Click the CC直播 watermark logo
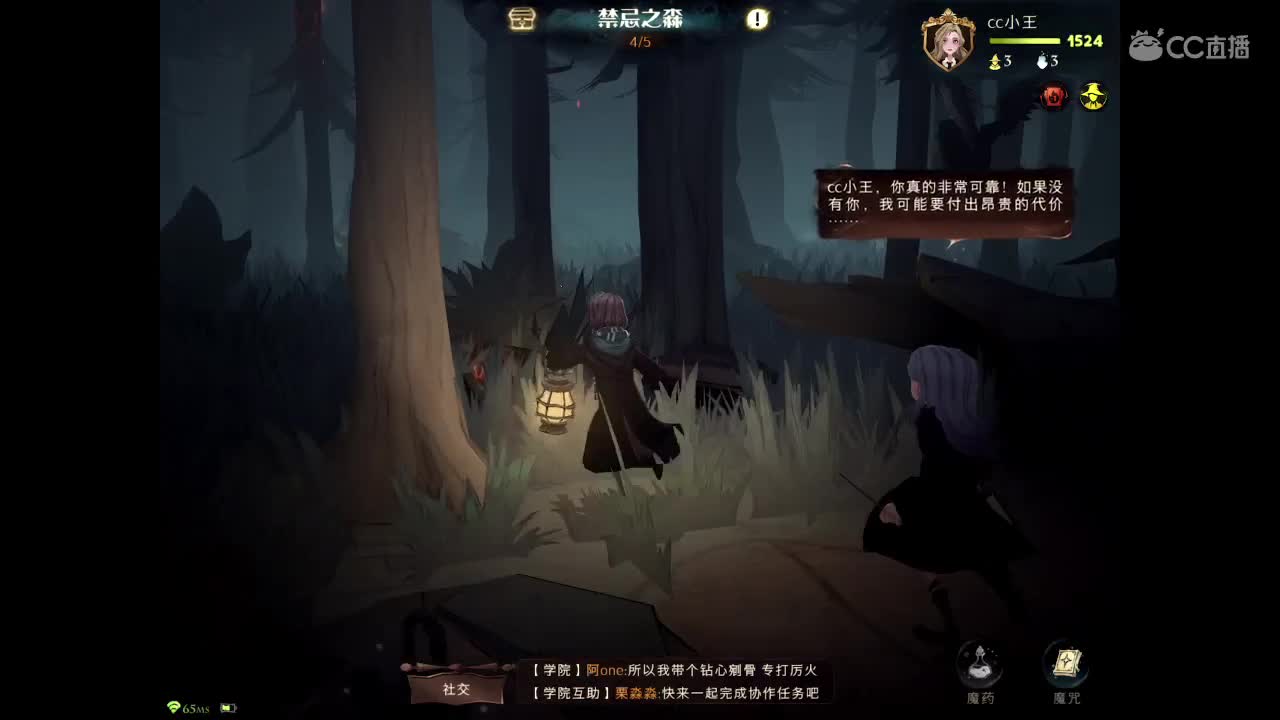Screen dimensions: 1280x720 [x=1189, y=45]
